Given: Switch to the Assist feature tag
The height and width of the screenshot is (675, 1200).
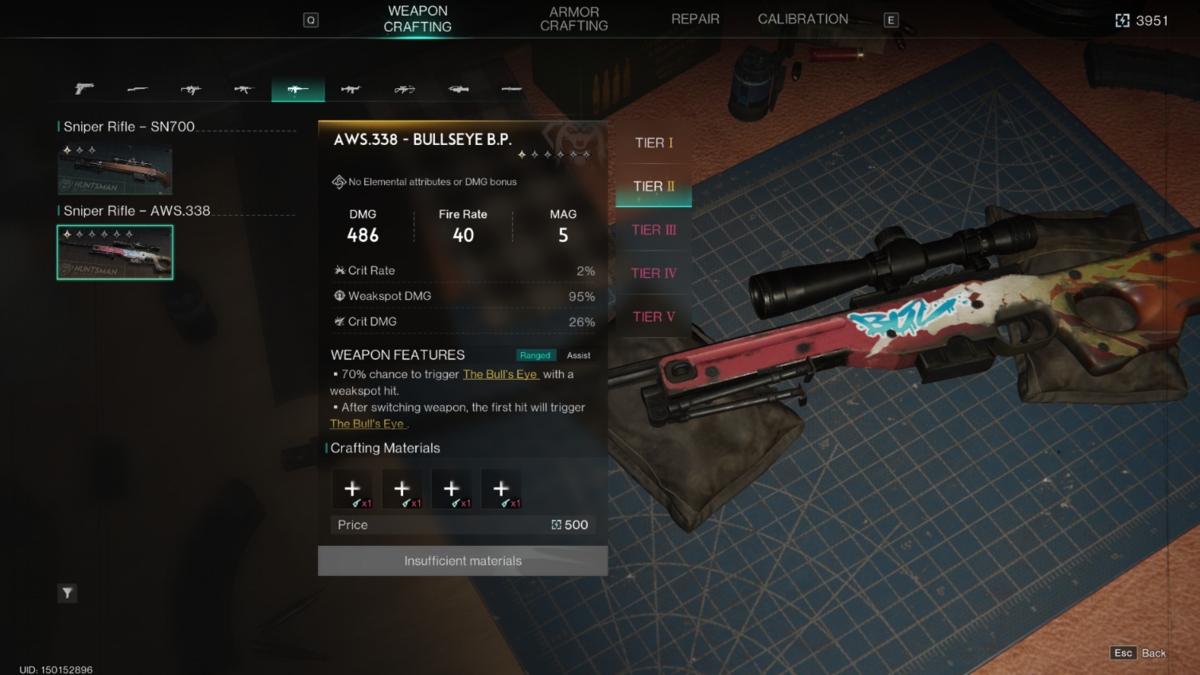Looking at the screenshot, I should point(579,355).
